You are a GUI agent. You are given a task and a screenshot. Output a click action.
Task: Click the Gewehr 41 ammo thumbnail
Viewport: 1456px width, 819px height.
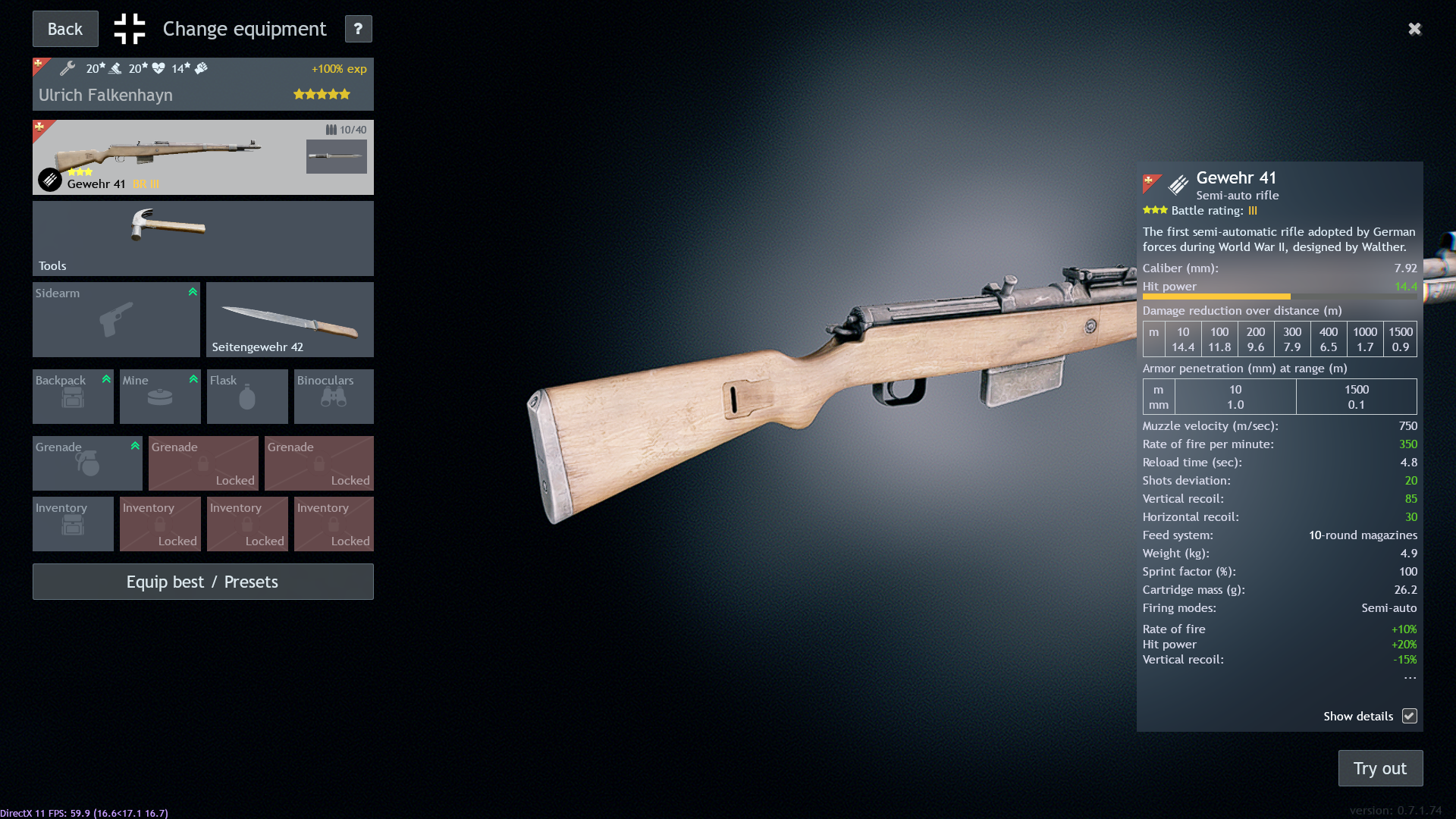click(336, 156)
